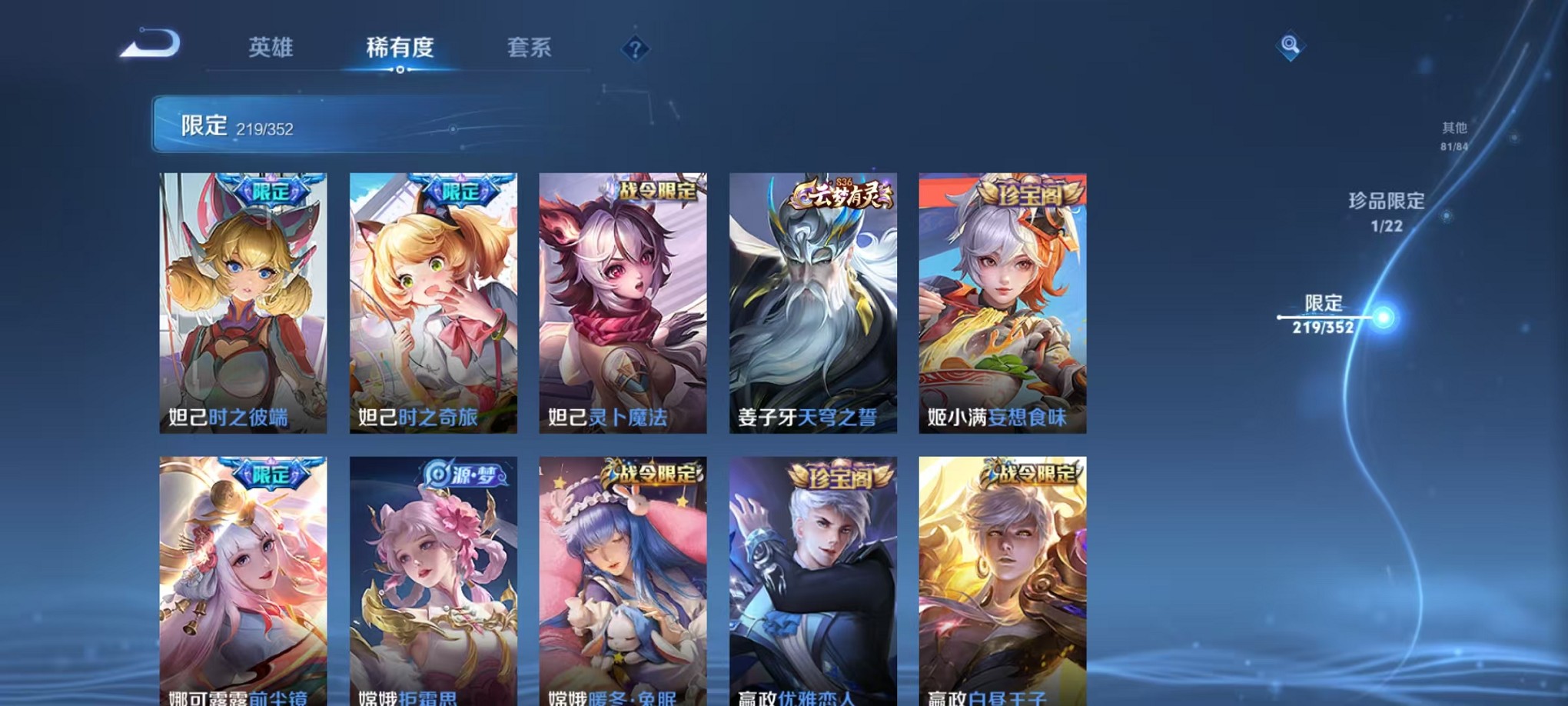1568x706 pixels.
Task: Select the 稀有度 tab
Action: [x=399, y=48]
